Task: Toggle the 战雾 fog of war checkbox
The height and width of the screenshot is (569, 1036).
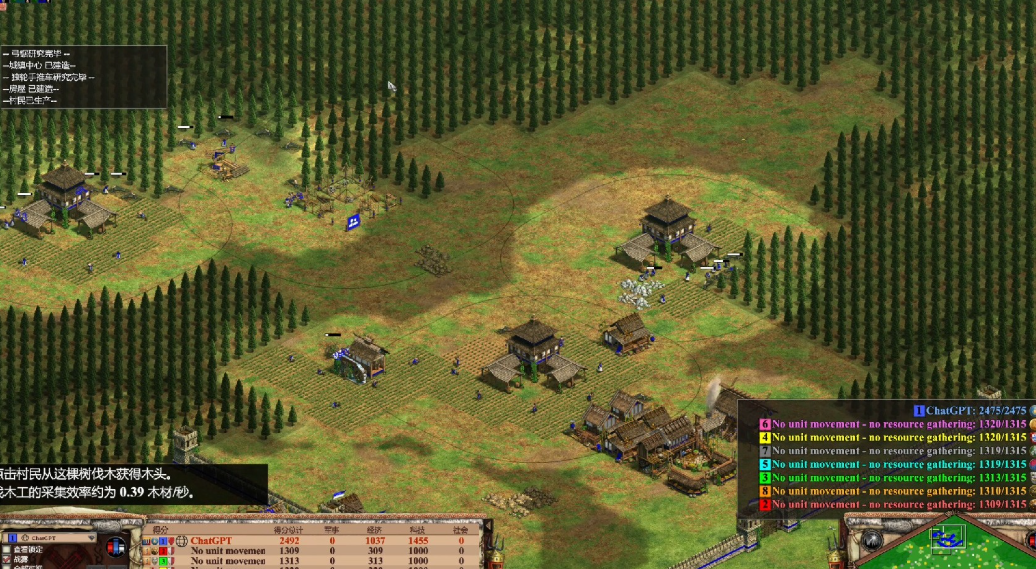Action: pyautogui.click(x=8, y=559)
